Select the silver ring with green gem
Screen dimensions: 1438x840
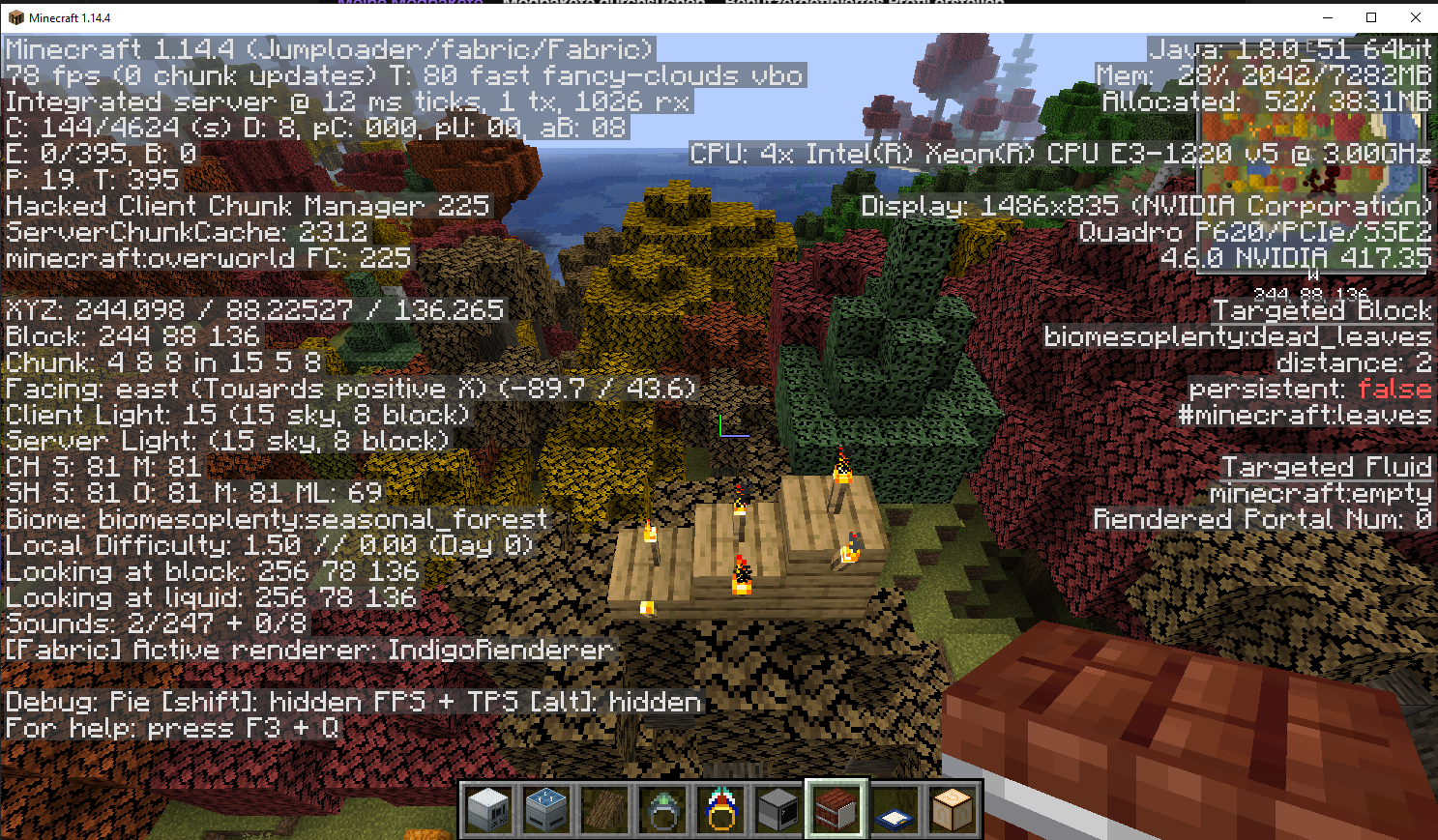click(662, 809)
